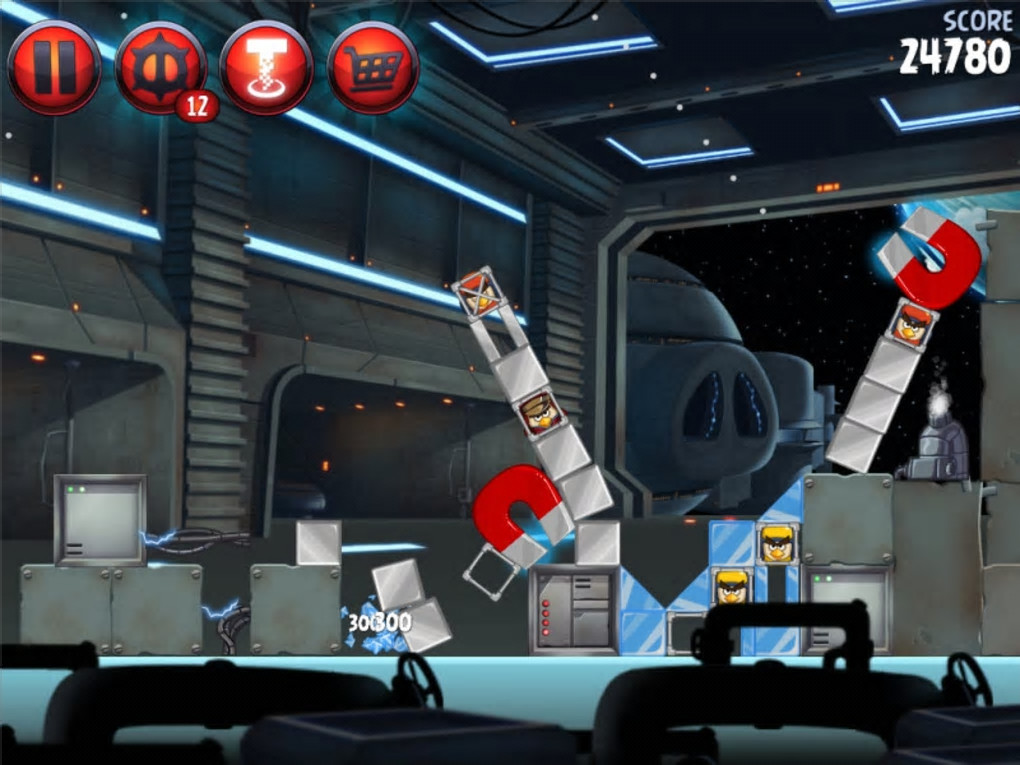Pause the game with the pause button
Screen dimensions: 1020x765
(x=53, y=68)
